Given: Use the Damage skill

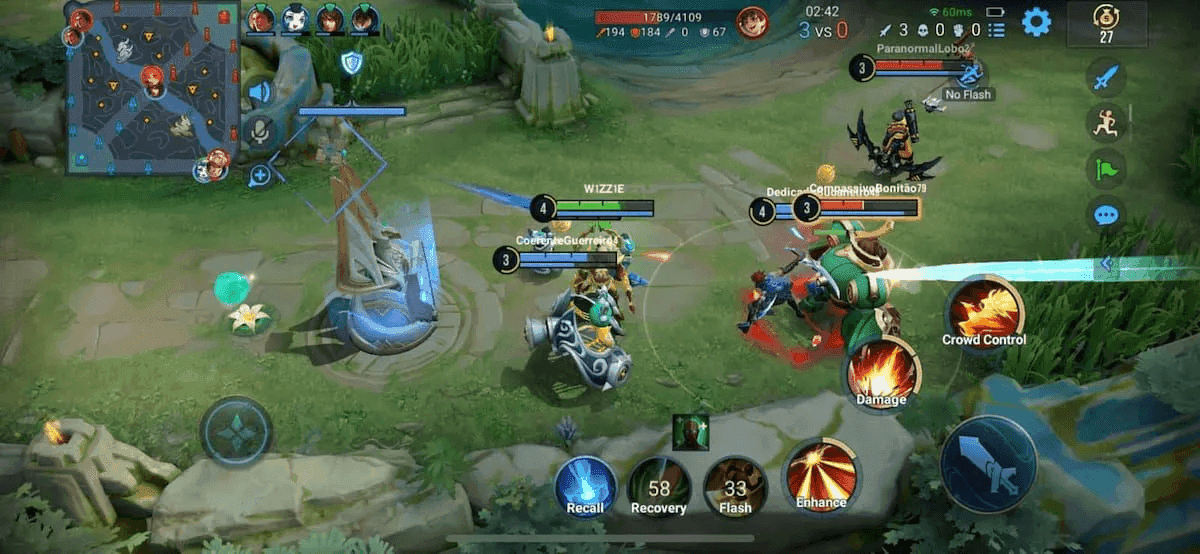Looking at the screenshot, I should pos(882,372).
